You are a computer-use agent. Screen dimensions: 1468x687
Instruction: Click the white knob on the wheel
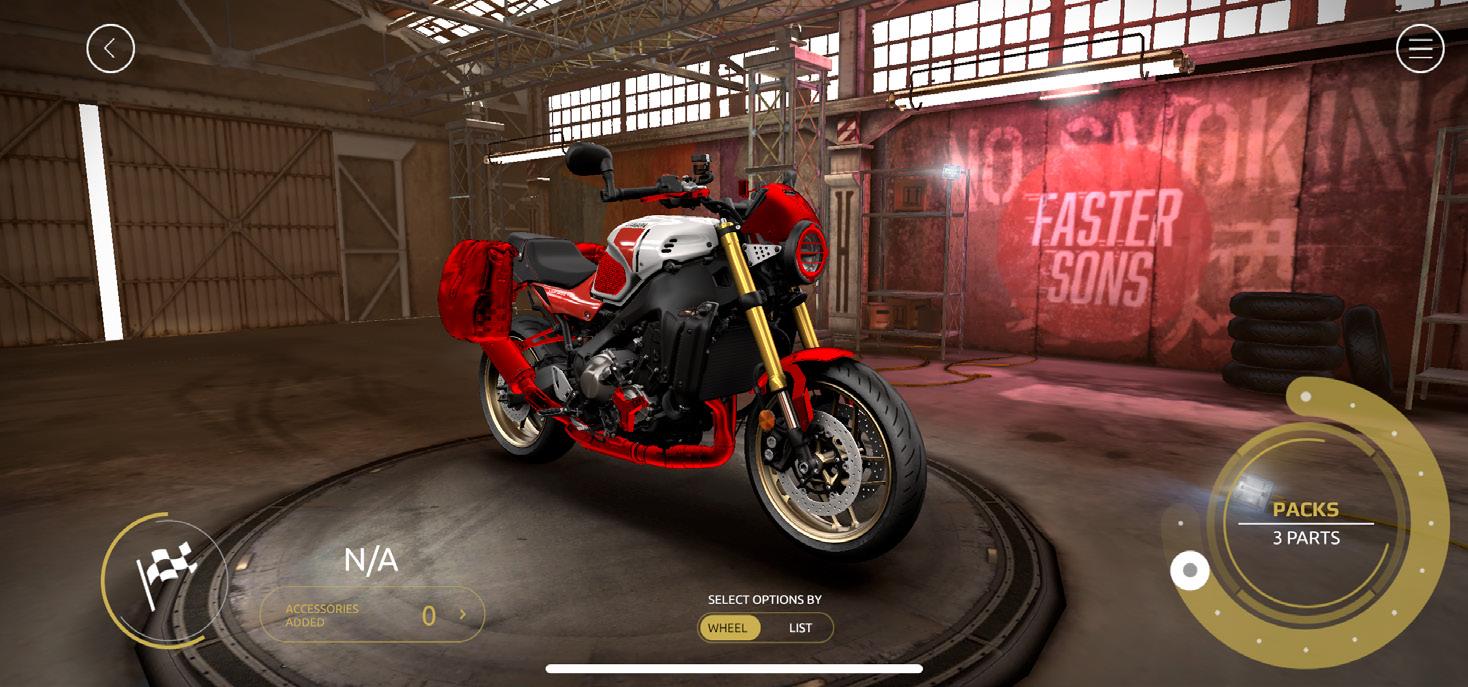coord(1189,571)
